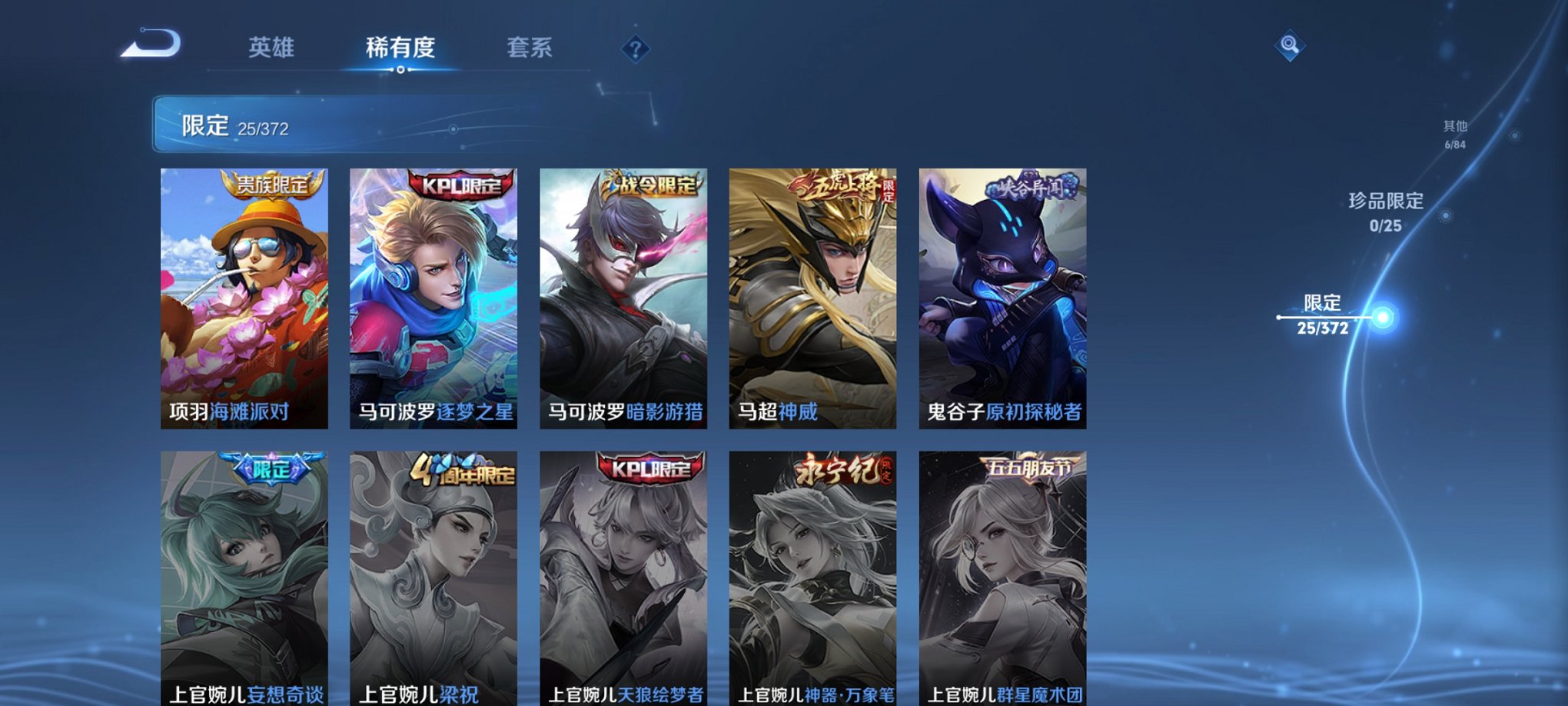Switch to the 英雄 tab

tap(273, 48)
